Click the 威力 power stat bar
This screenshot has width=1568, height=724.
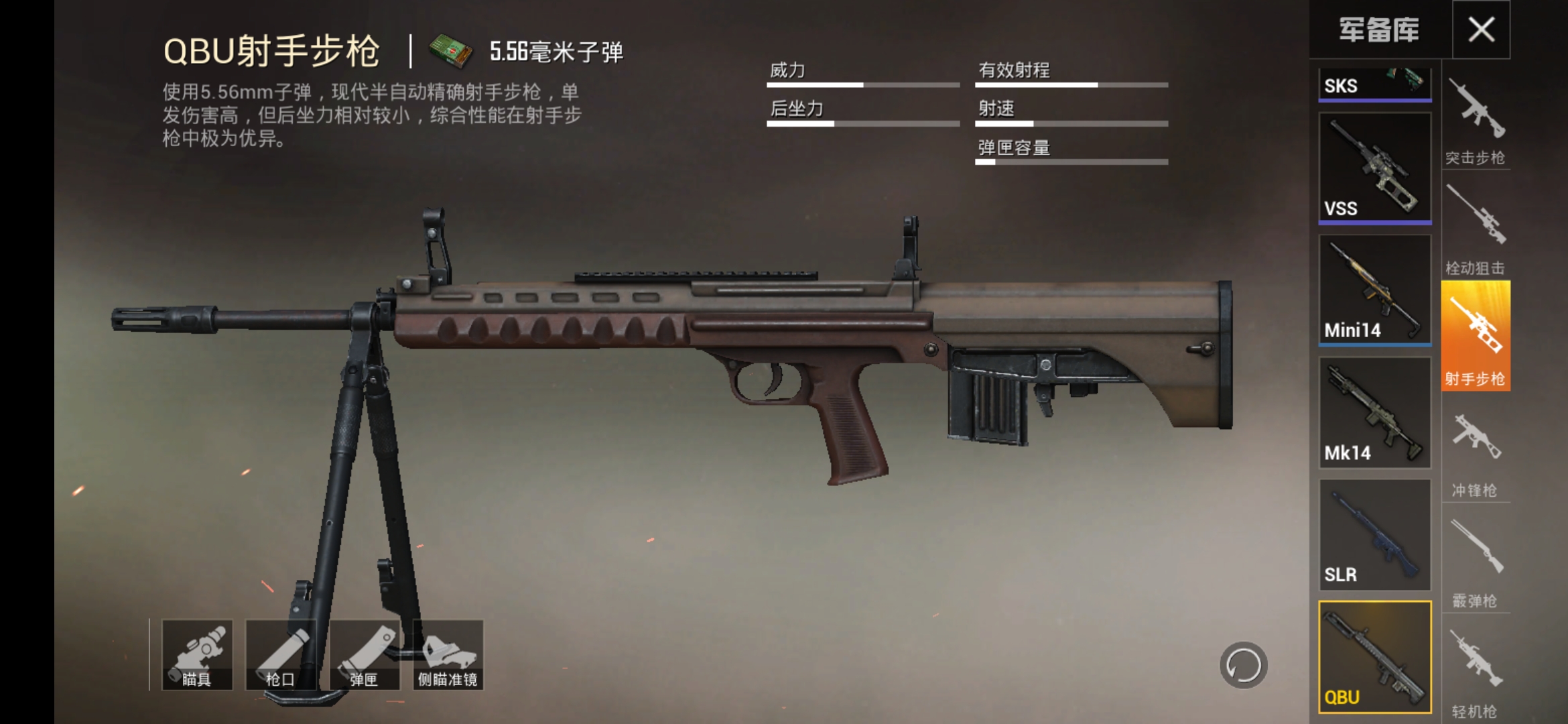[x=864, y=86]
